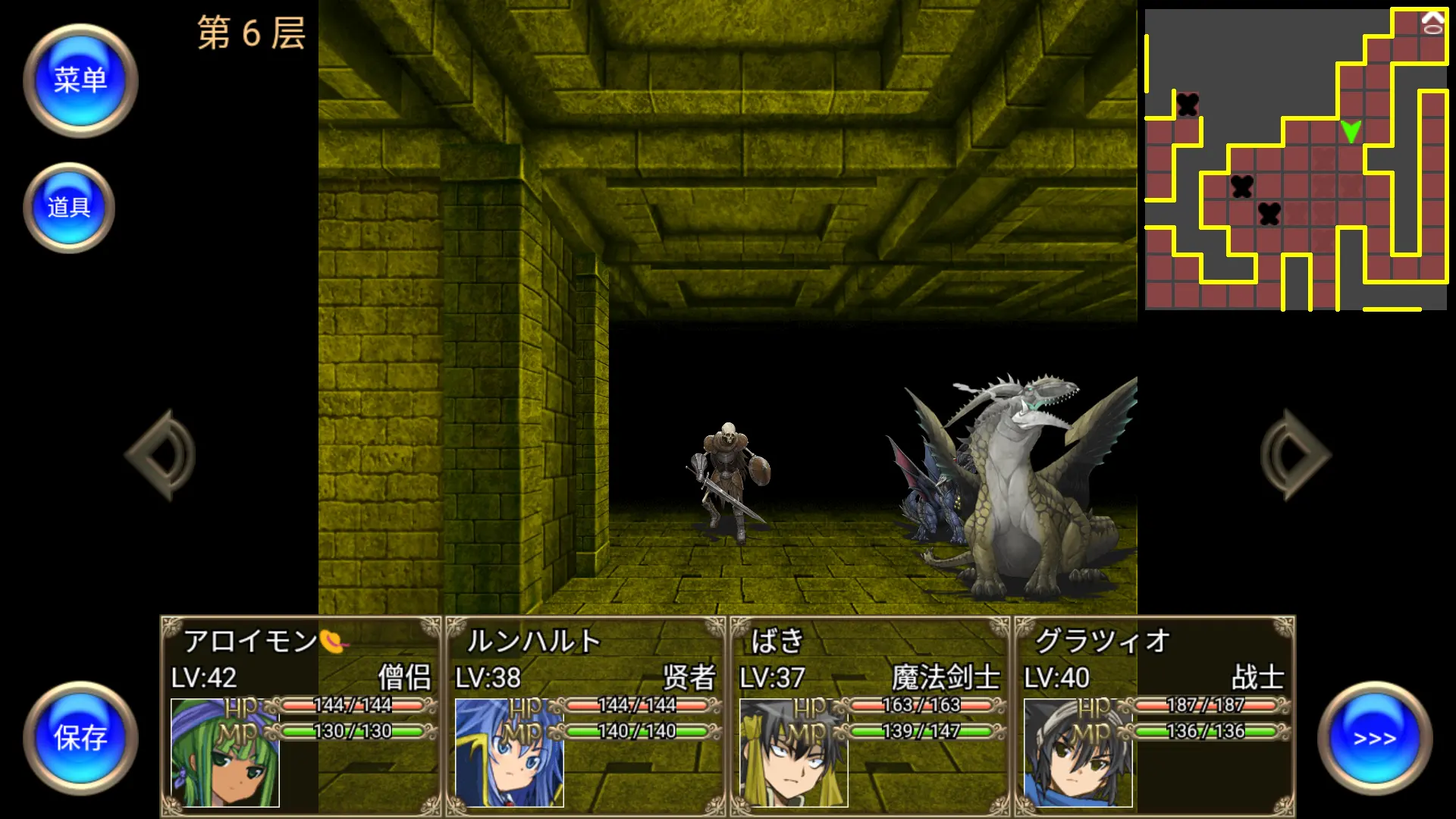The height and width of the screenshot is (819, 1456).
Task: Expand the minimap in the corner
Action: pyautogui.click(x=1297, y=159)
